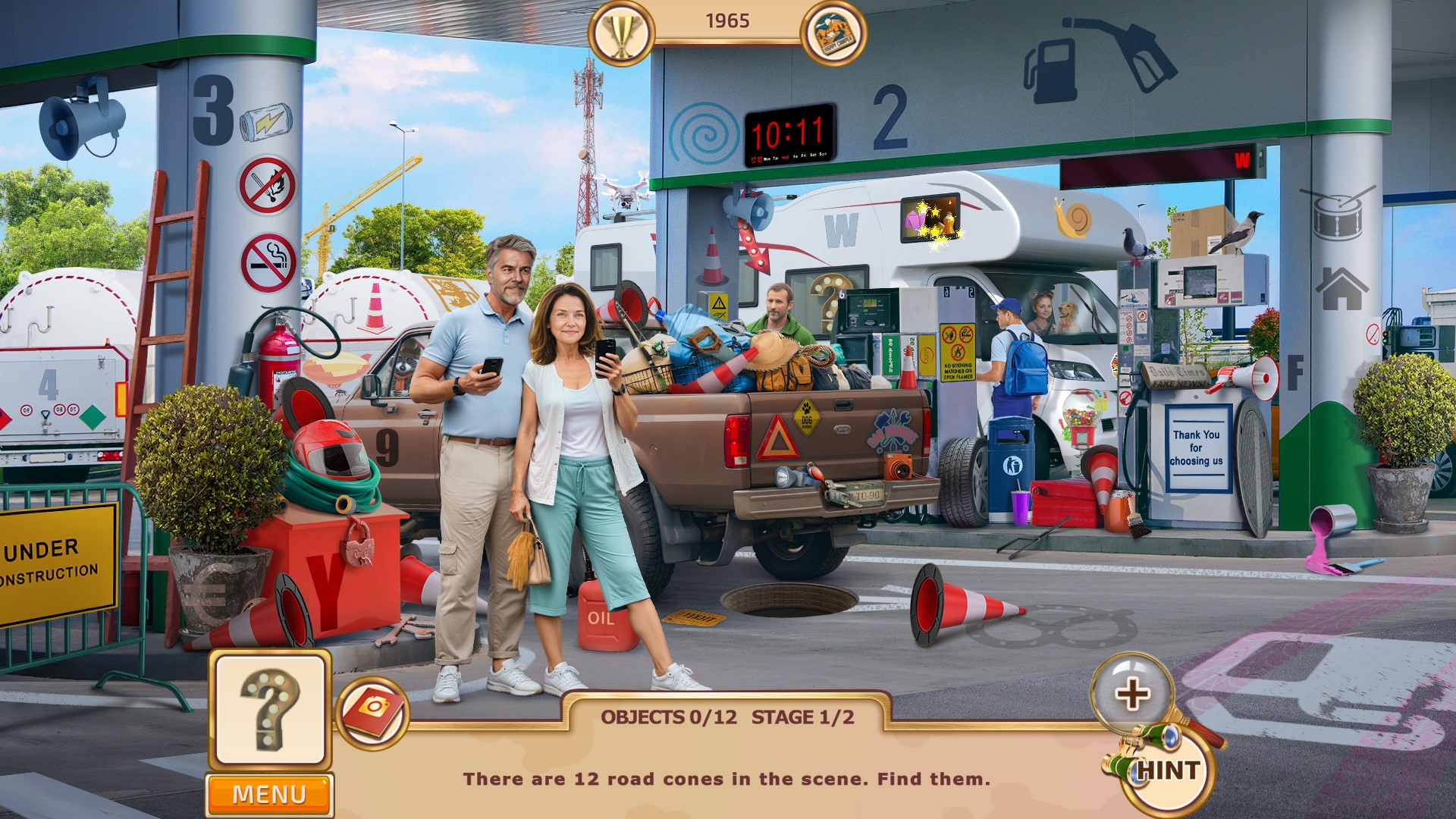Open the red photo album icon
The height and width of the screenshot is (819, 1456).
[372, 711]
